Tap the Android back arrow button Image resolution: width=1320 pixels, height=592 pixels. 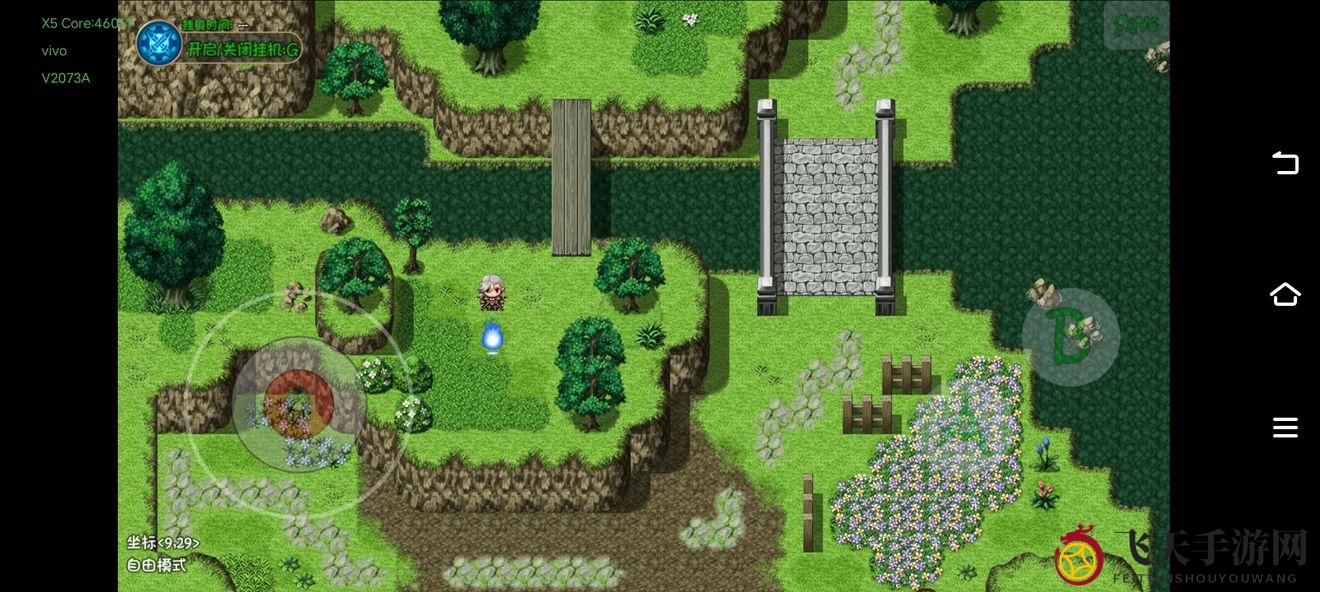tap(1285, 163)
